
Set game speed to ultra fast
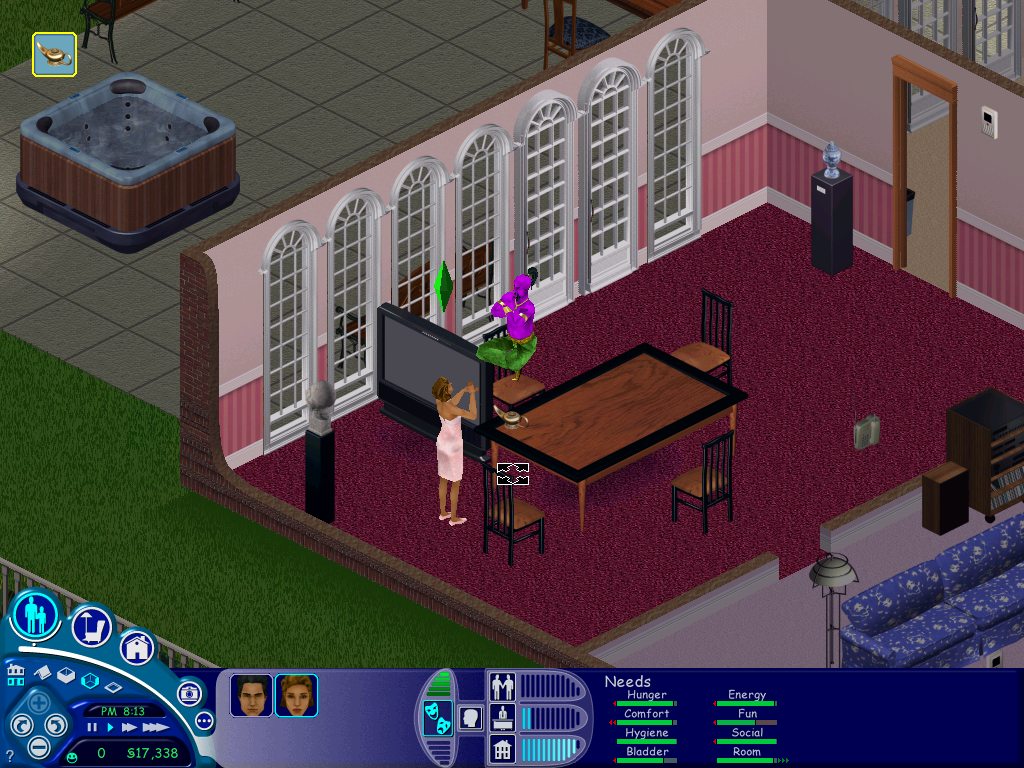coord(155,727)
